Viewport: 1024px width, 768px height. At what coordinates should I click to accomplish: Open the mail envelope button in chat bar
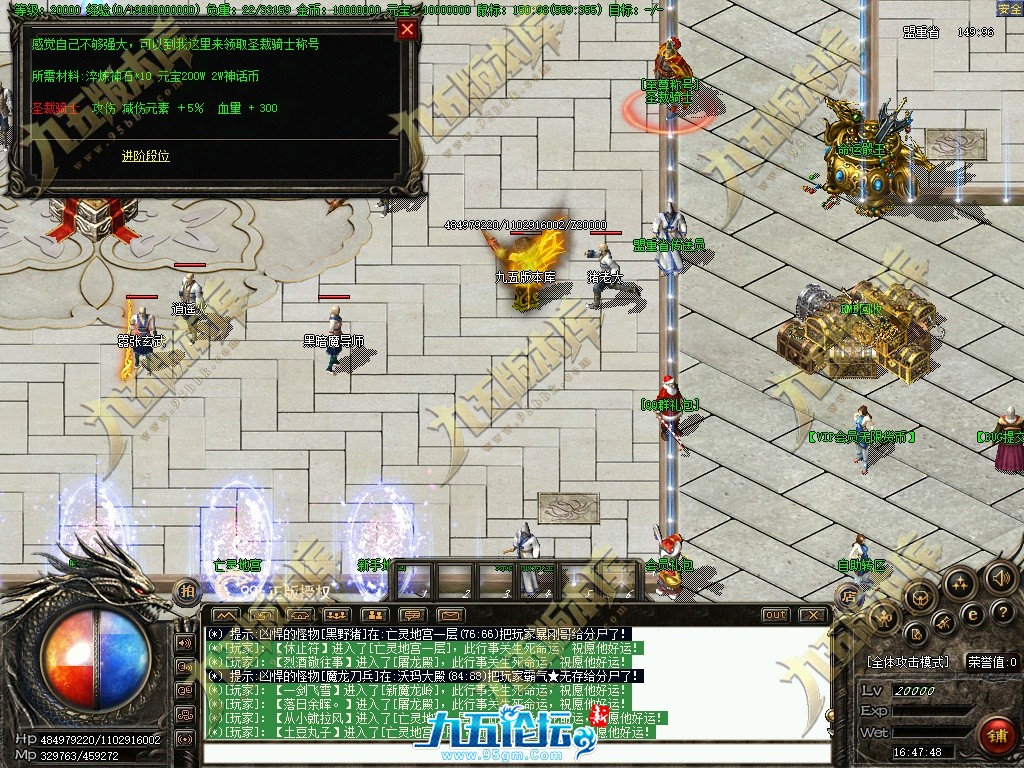pyautogui.click(x=450, y=614)
